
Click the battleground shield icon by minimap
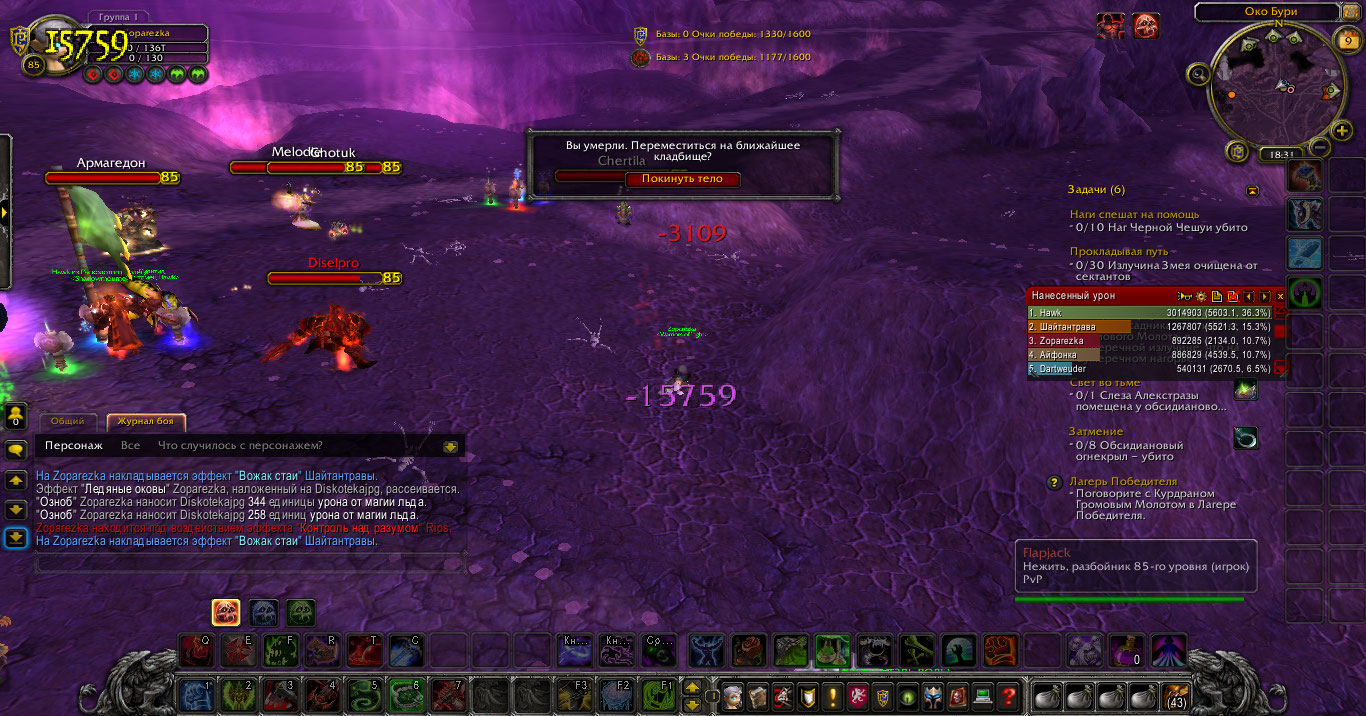coord(1238,151)
